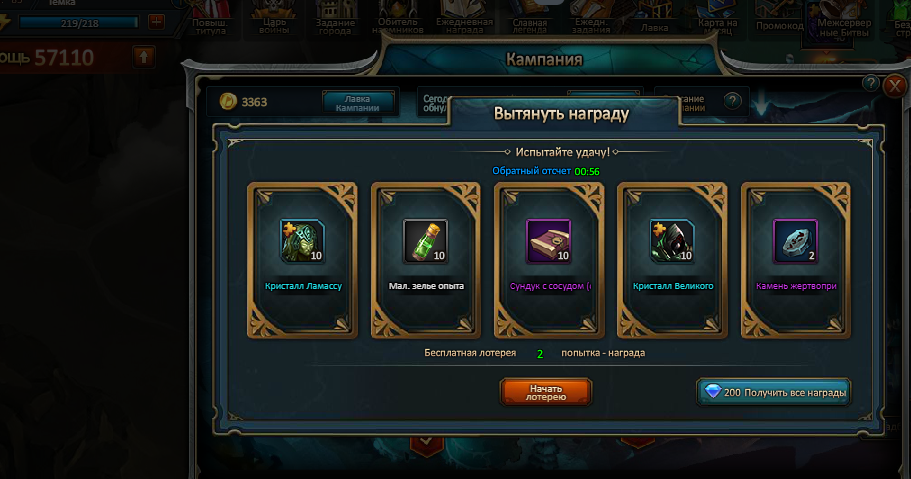Image resolution: width=911 pixels, height=479 pixels.
Task: Choose the Камень жертвоприношения card
Action: tap(796, 262)
